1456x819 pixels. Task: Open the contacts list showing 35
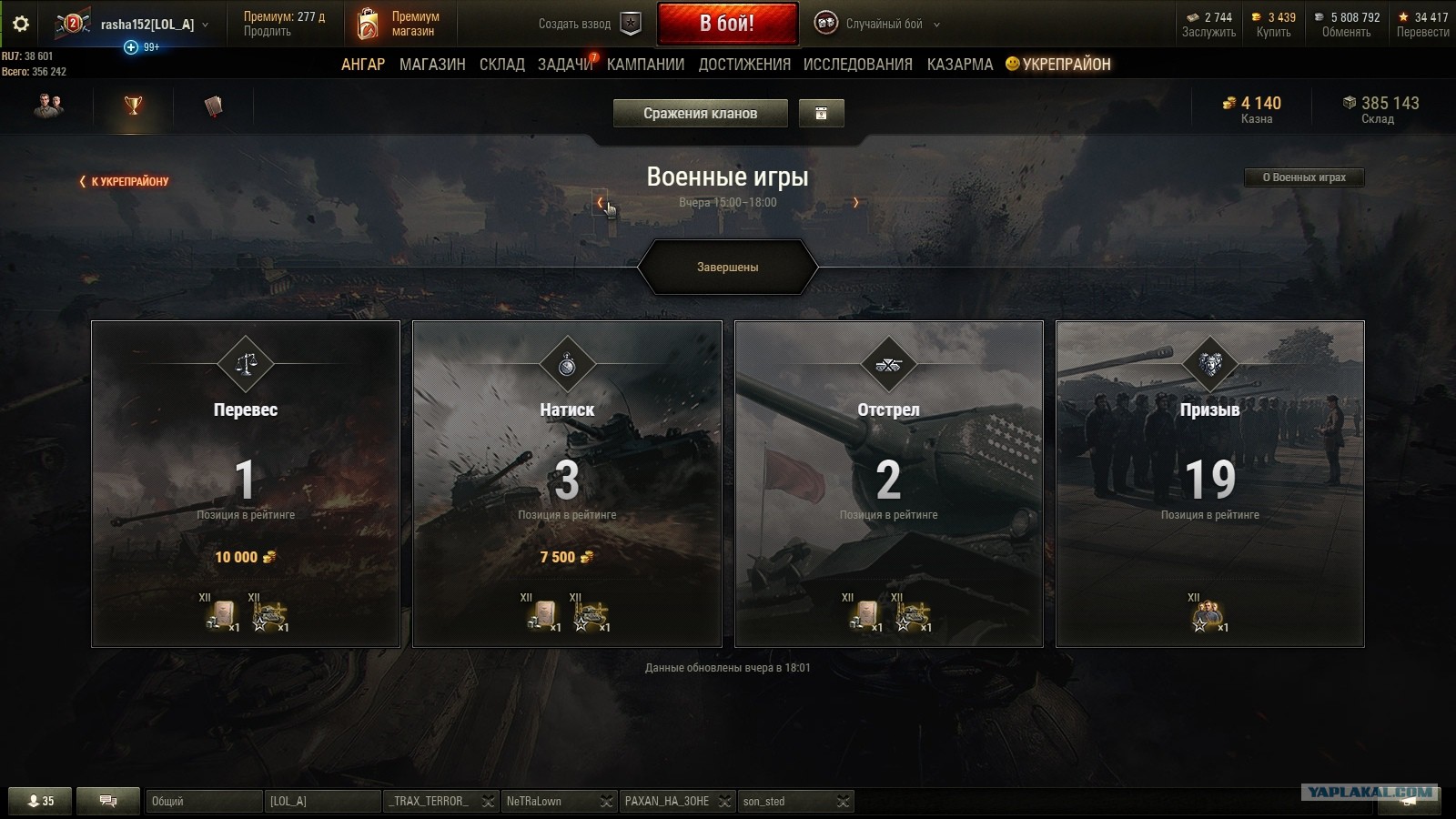click(x=41, y=802)
